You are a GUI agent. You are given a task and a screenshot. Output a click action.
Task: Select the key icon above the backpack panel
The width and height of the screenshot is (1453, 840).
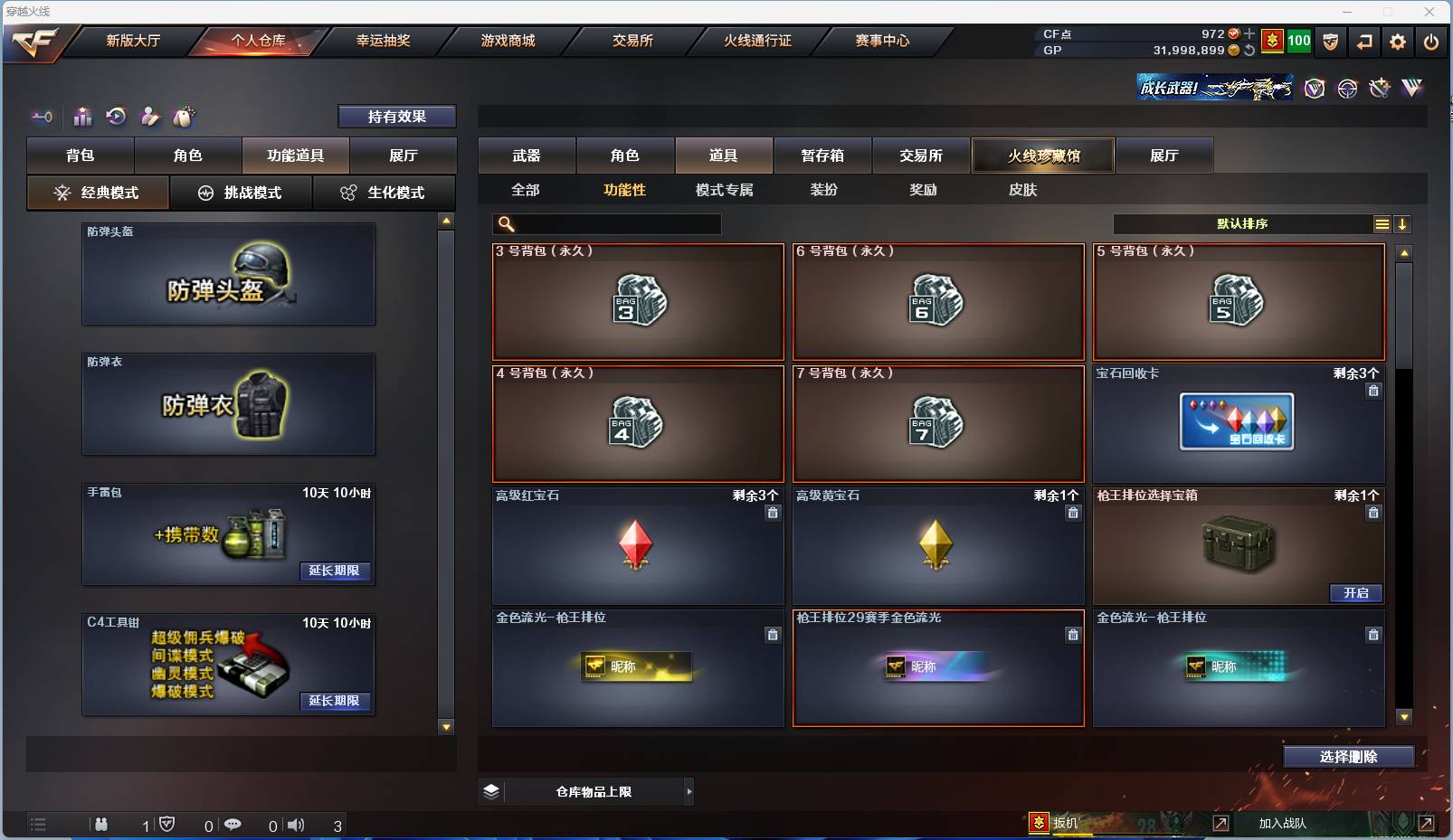click(41, 117)
